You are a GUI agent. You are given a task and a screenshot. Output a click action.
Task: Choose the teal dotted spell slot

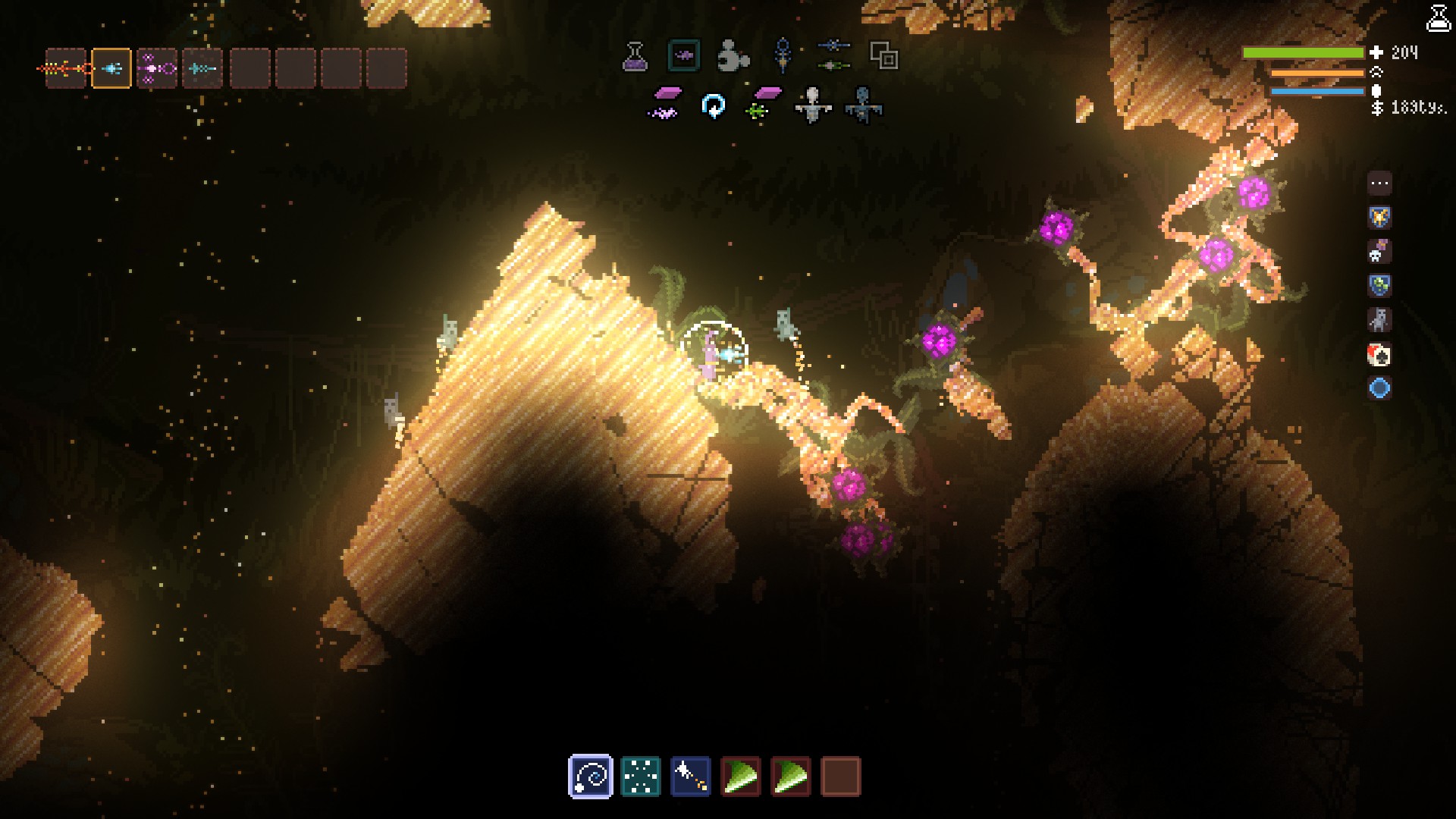pos(641,777)
